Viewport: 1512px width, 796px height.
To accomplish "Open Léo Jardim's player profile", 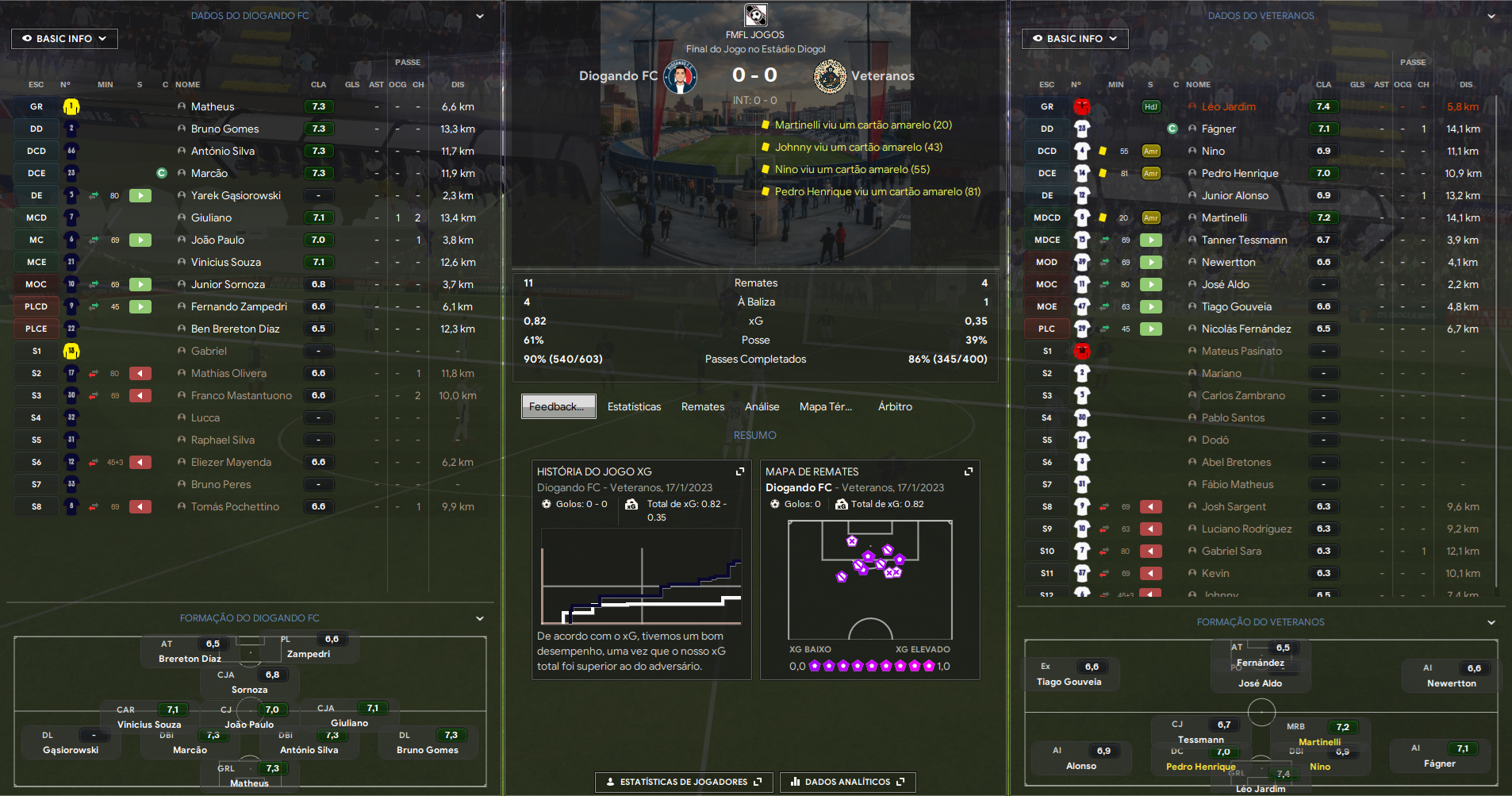I will click(x=1228, y=106).
